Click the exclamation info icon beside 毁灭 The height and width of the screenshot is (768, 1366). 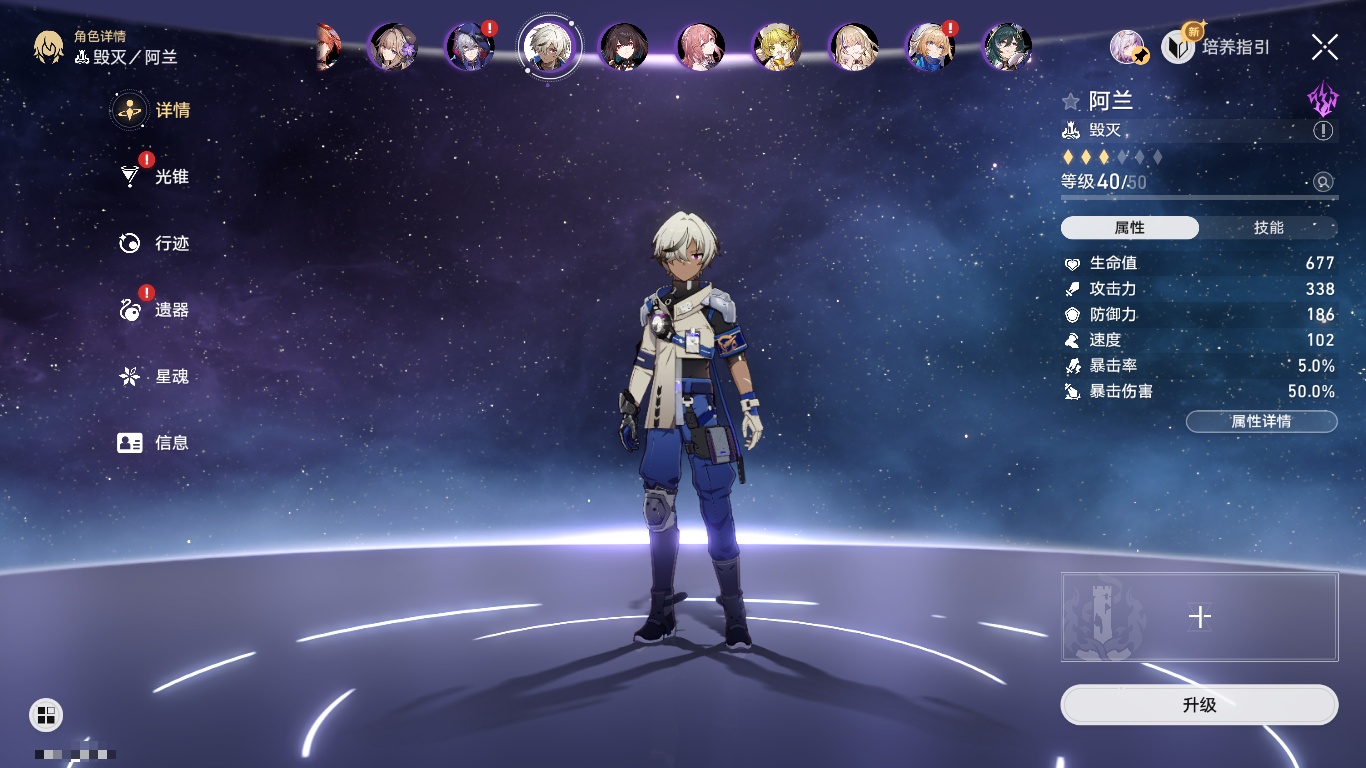tap(1323, 131)
